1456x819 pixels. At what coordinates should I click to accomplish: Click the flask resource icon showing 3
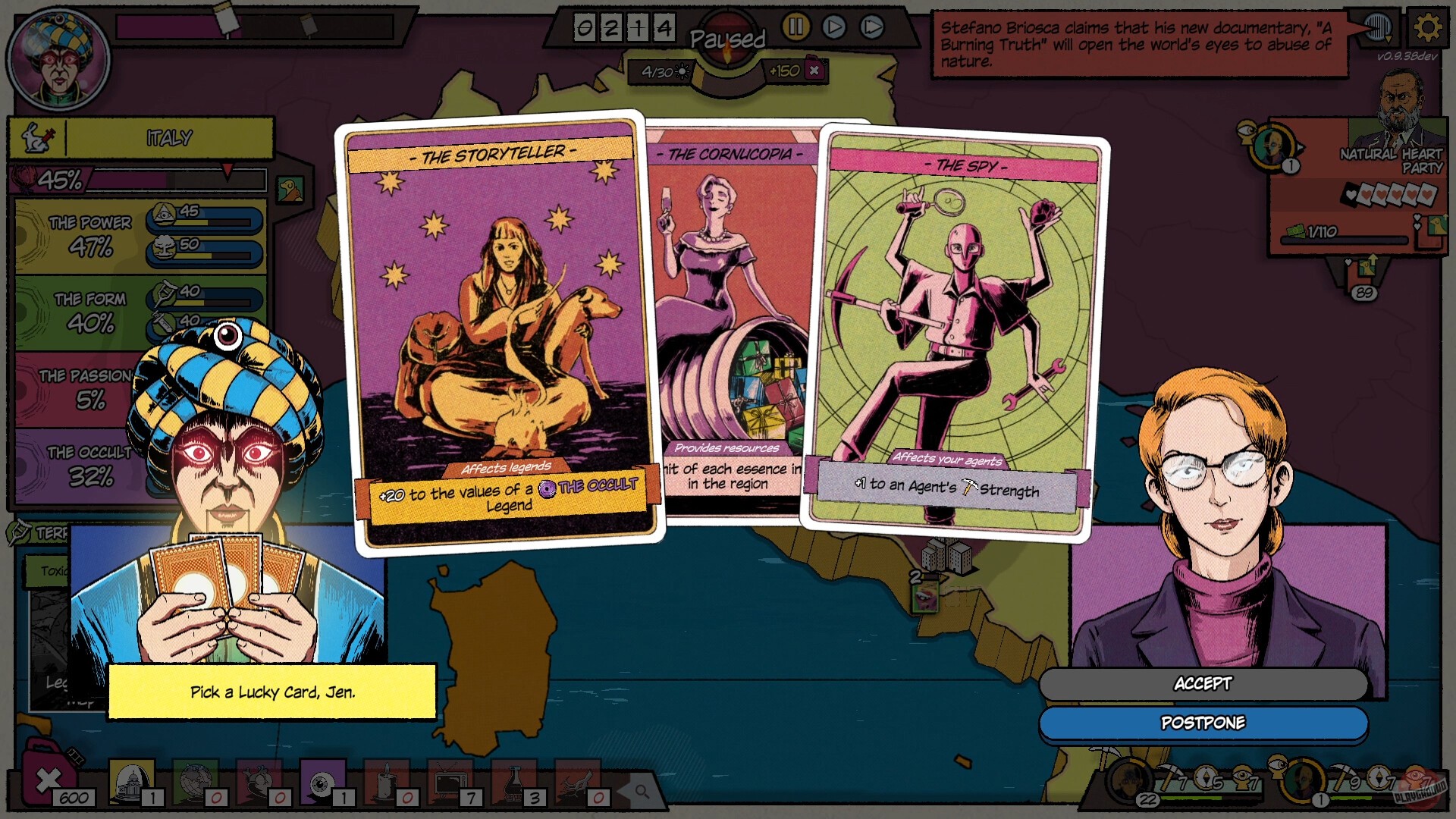(514, 783)
